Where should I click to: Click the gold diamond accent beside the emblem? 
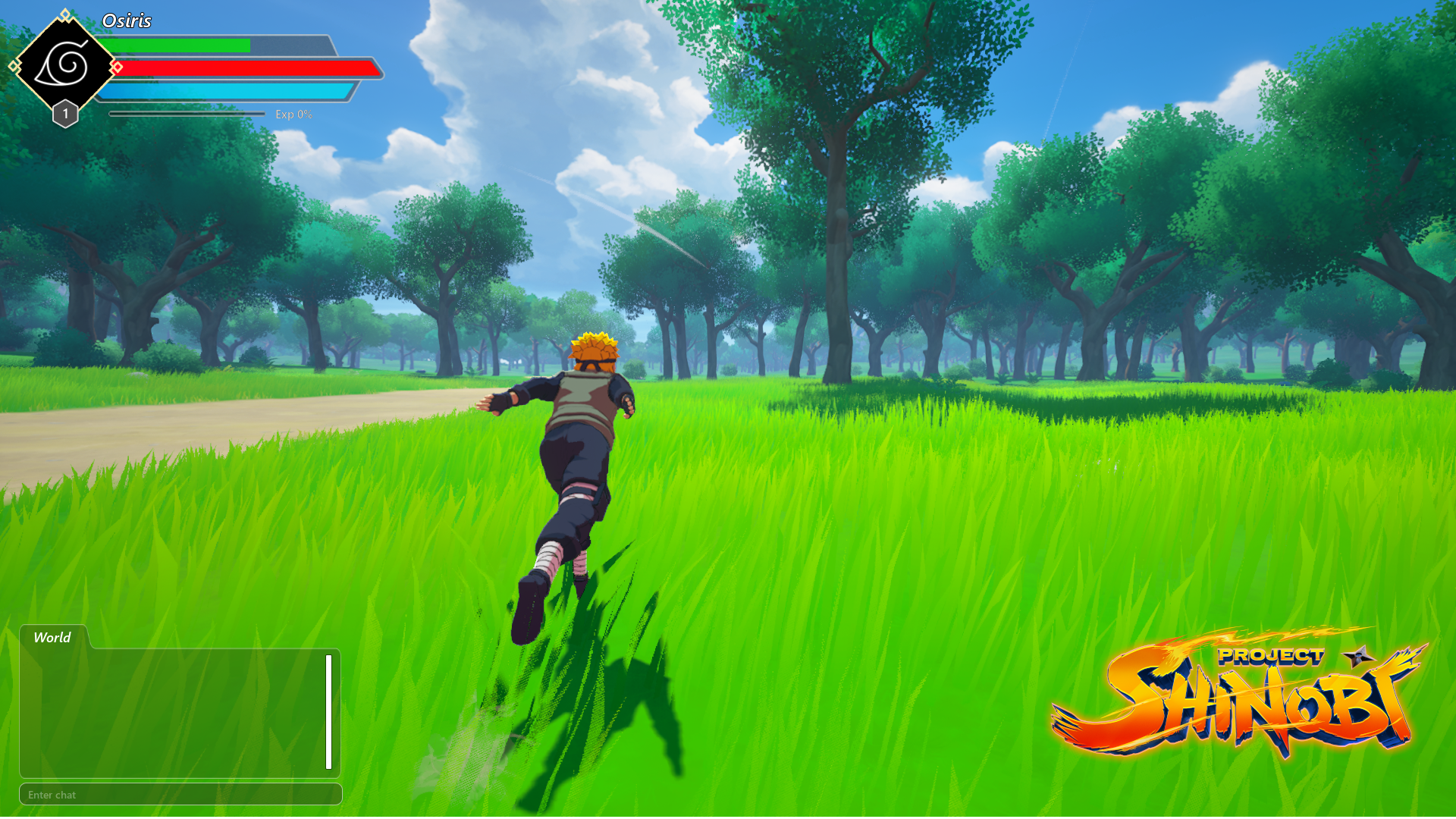[x=13, y=65]
